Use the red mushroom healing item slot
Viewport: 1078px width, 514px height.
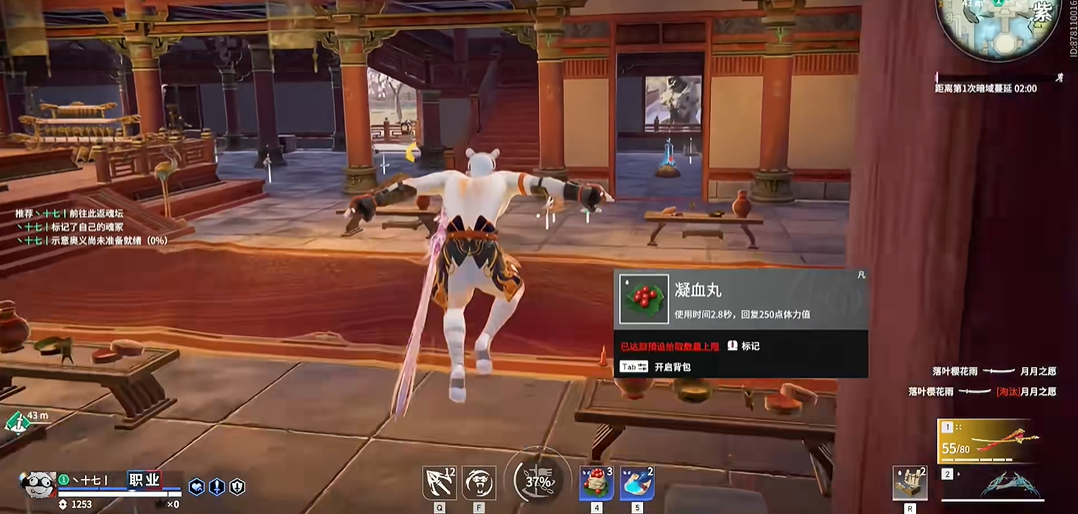point(596,483)
